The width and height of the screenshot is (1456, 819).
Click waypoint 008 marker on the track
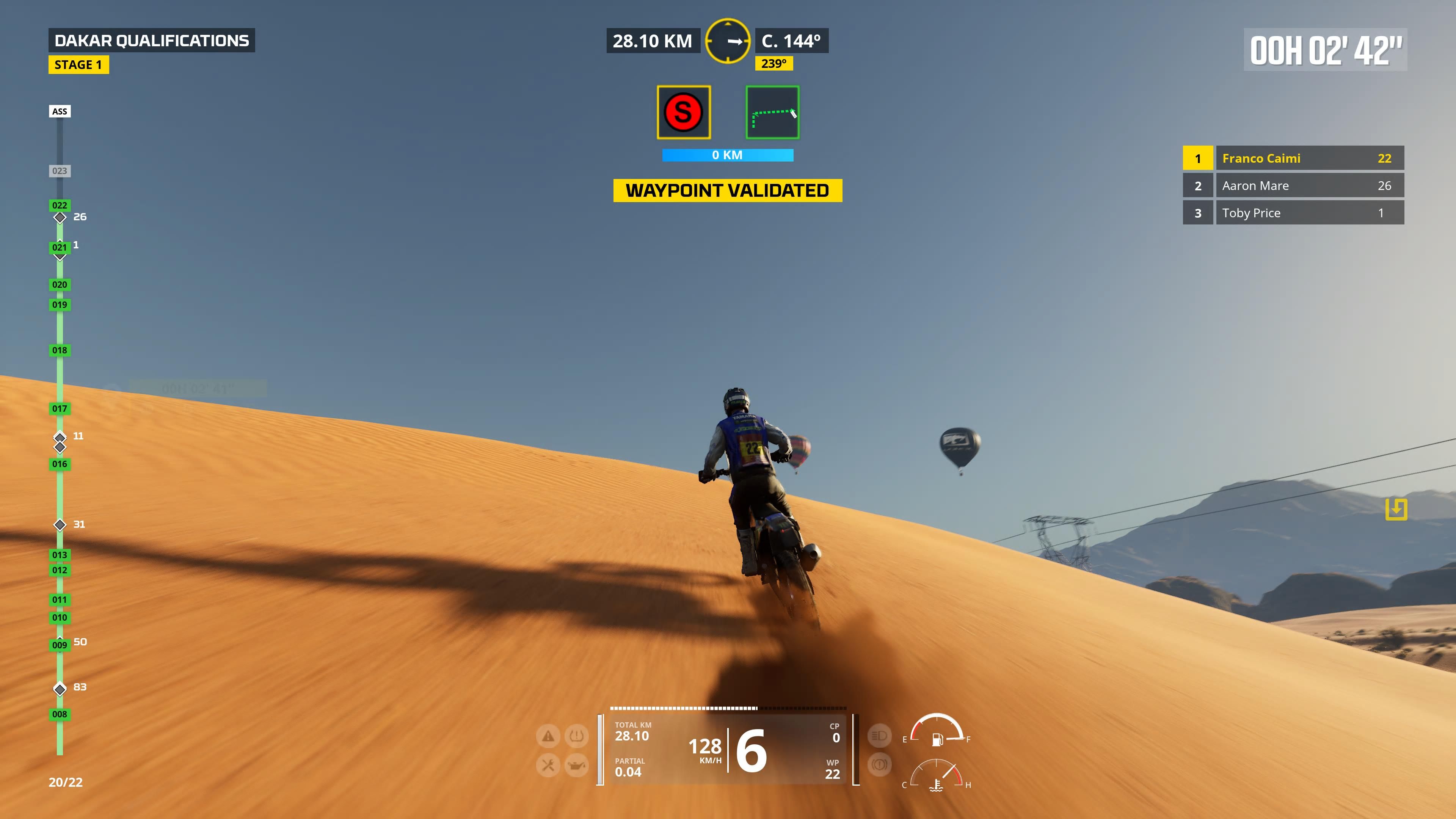pos(60,714)
